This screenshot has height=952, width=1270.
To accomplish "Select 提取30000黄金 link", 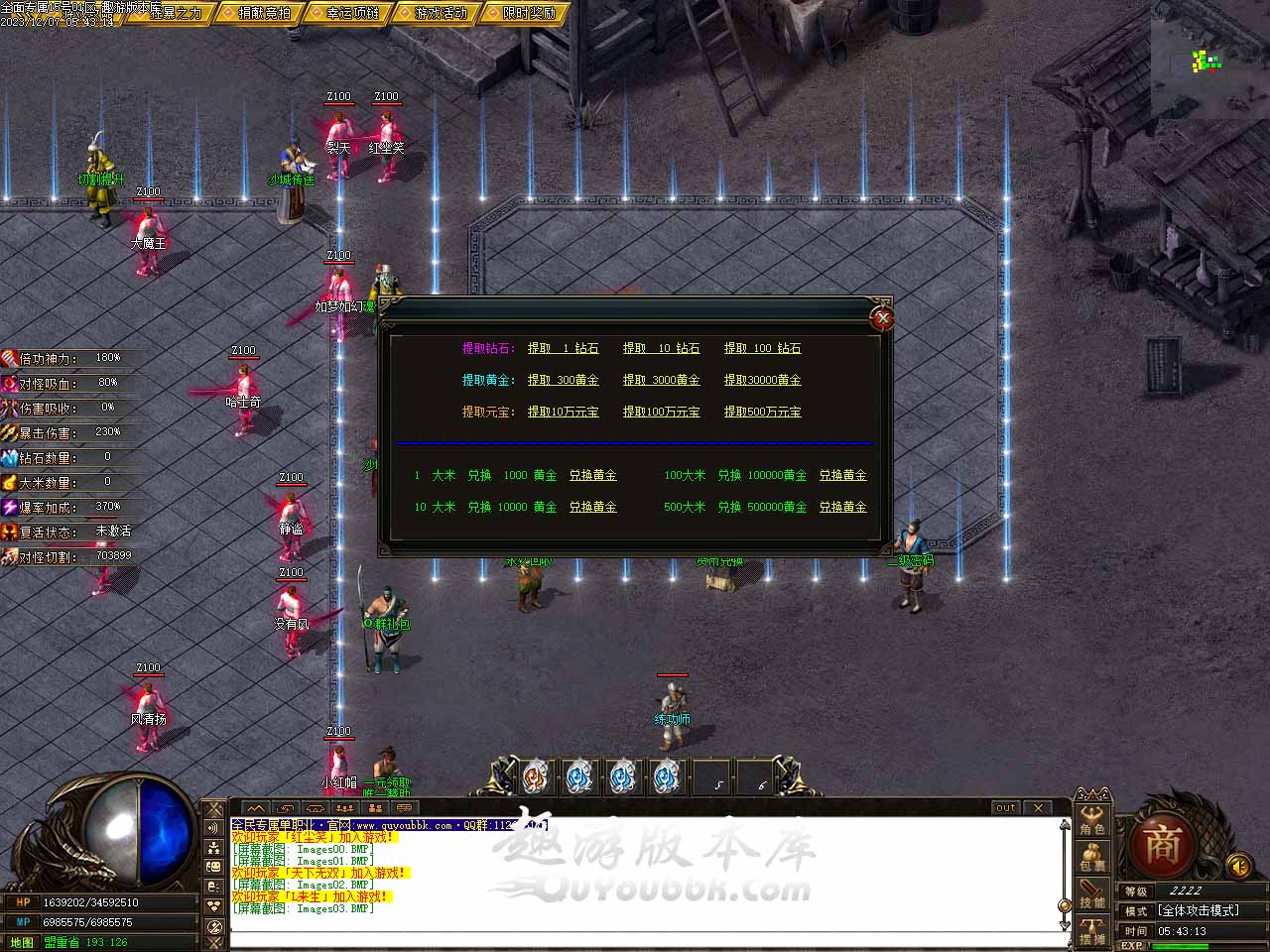I will [x=762, y=380].
